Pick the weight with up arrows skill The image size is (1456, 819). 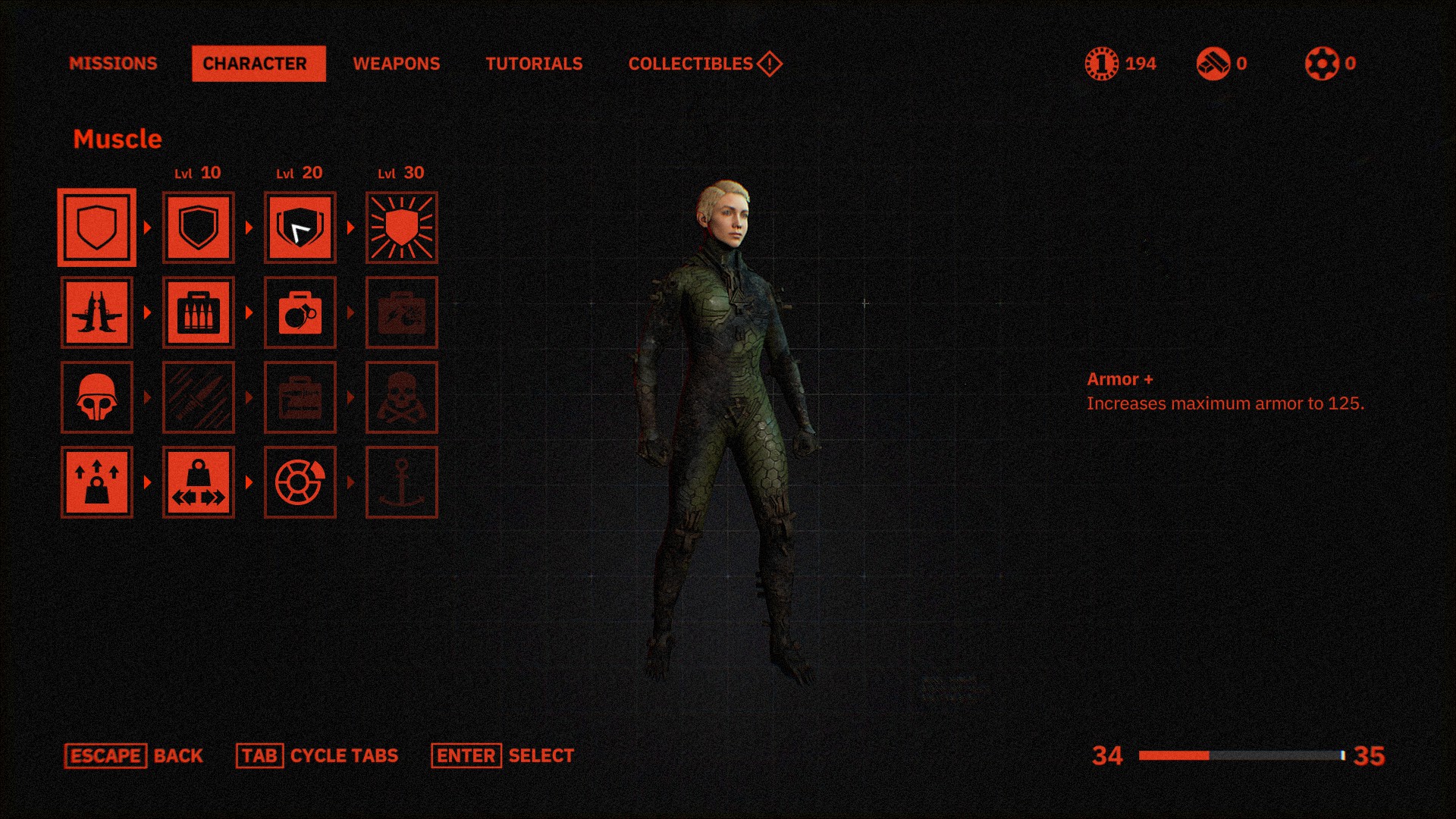(x=97, y=482)
